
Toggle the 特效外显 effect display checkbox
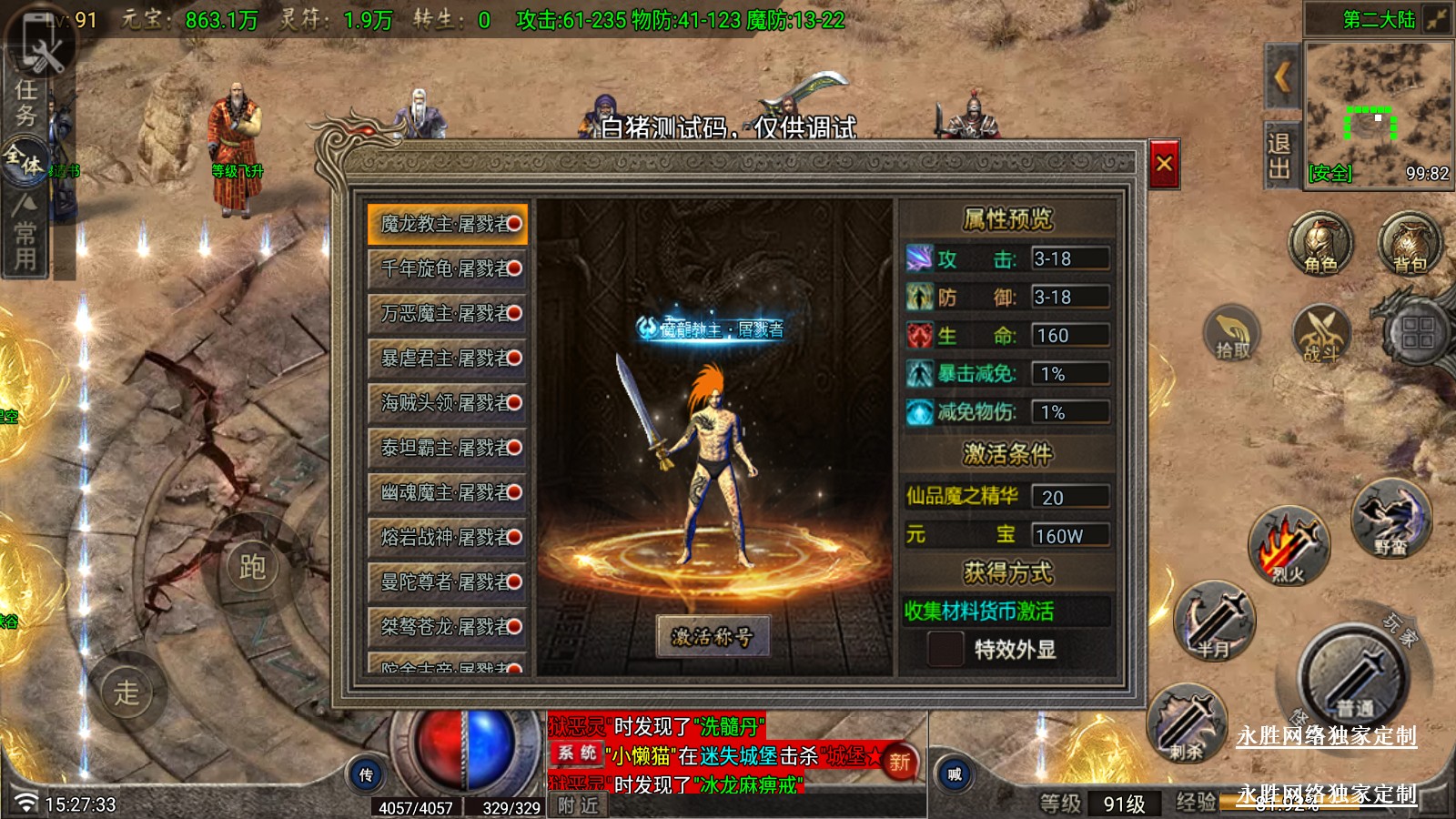pyautogui.click(x=945, y=649)
